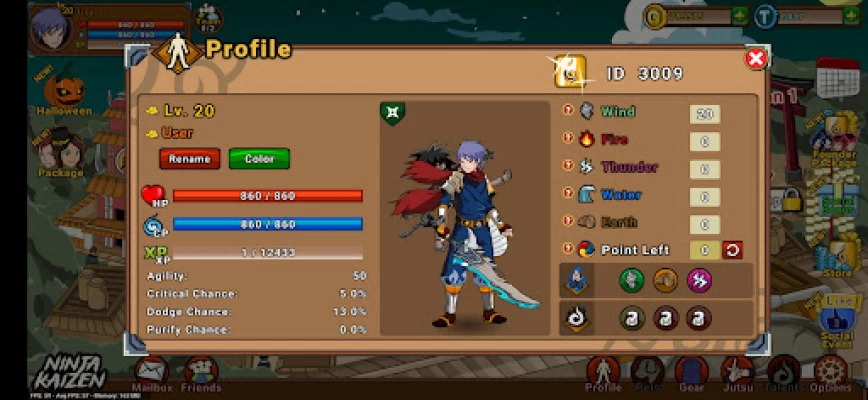868x400 pixels.
Task: Reset attribute points with the red arrow button
Action: (x=734, y=250)
